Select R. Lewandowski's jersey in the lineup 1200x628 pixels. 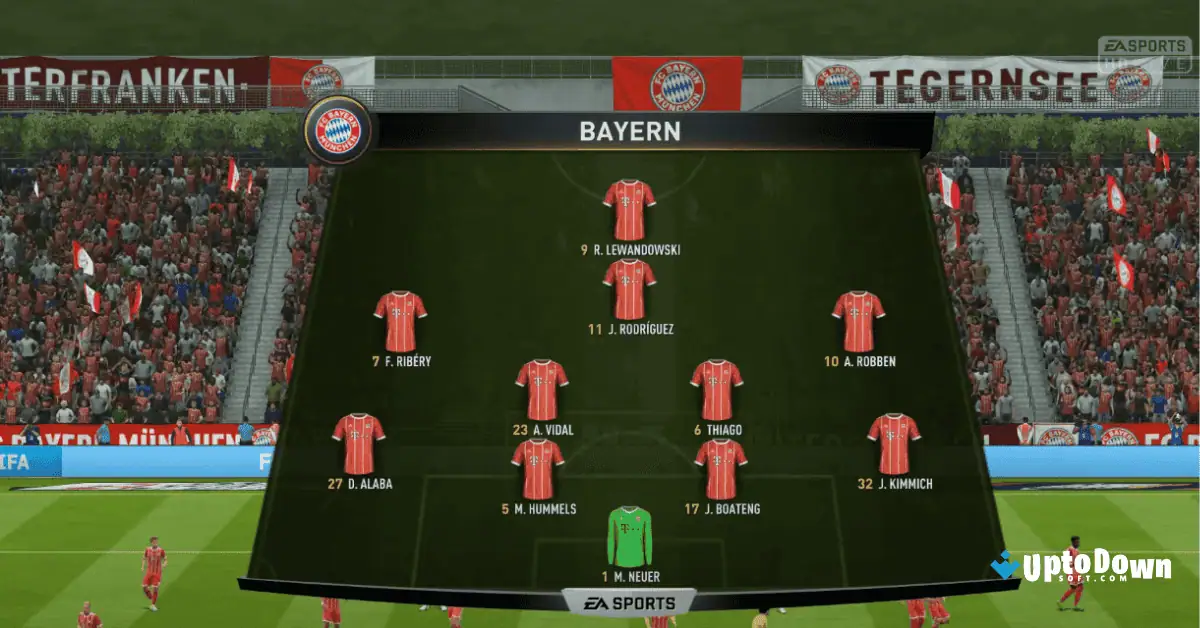pyautogui.click(x=629, y=210)
